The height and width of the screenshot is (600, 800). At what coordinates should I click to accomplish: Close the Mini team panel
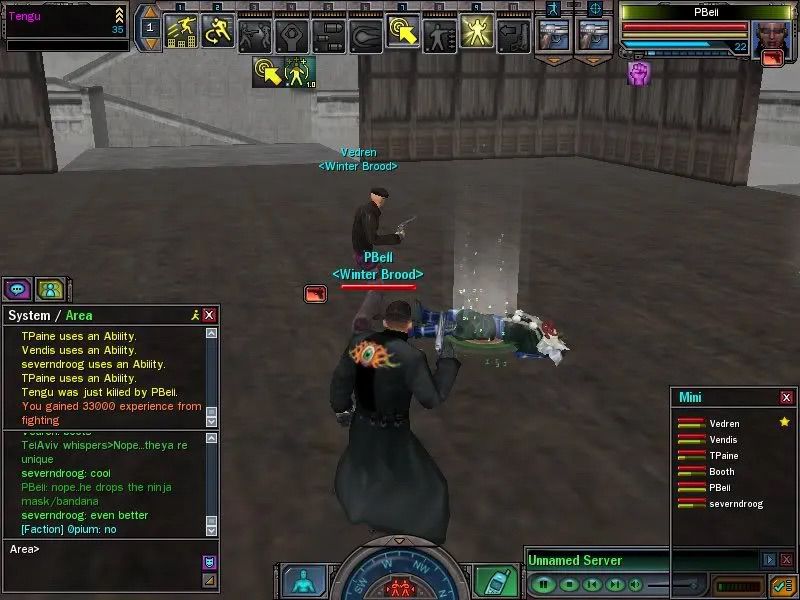786,397
